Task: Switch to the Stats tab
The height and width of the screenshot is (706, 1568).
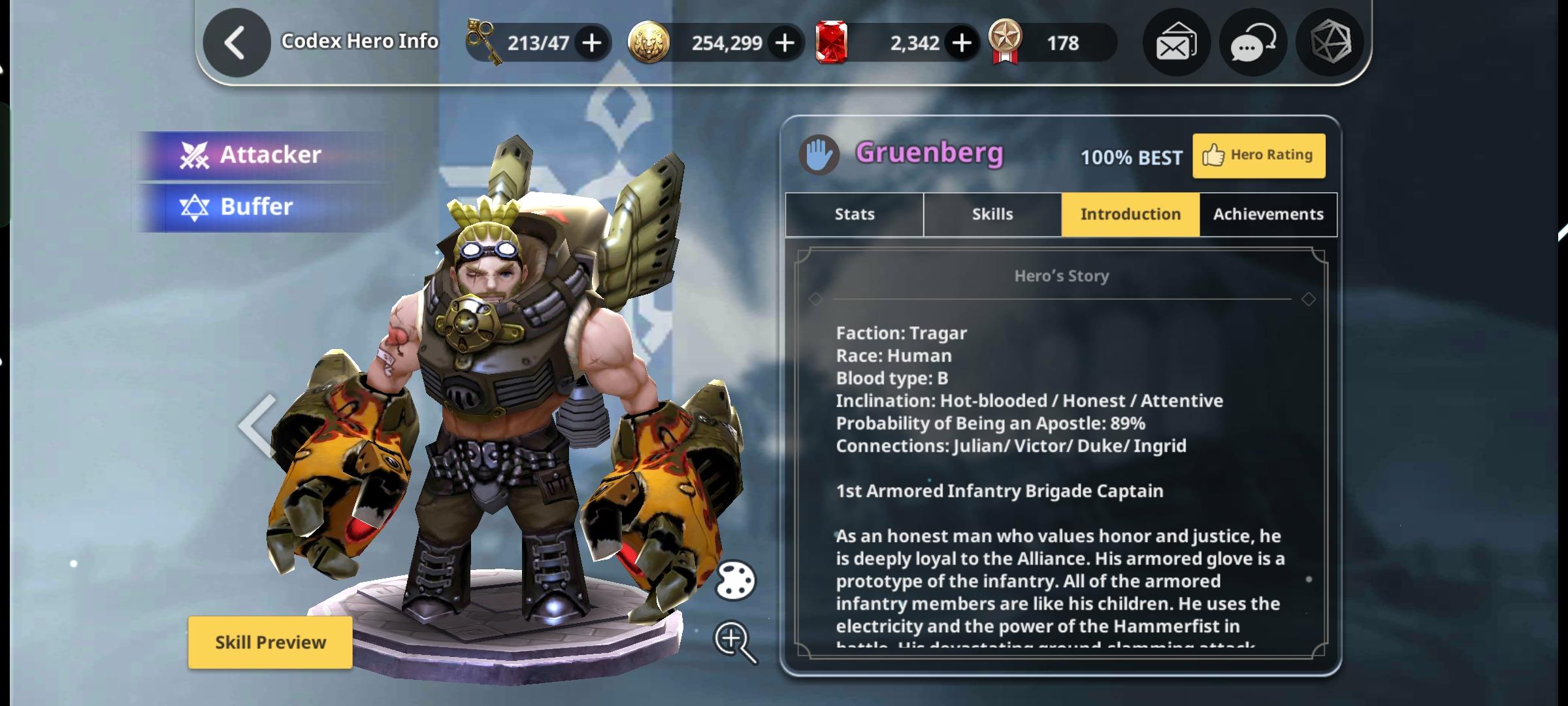Action: coord(853,214)
